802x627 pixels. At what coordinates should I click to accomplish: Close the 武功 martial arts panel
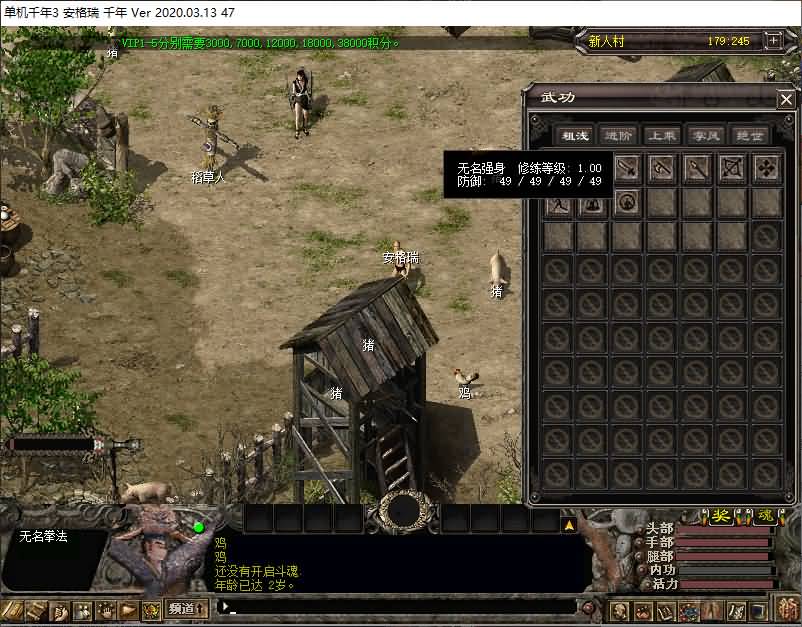(786, 99)
